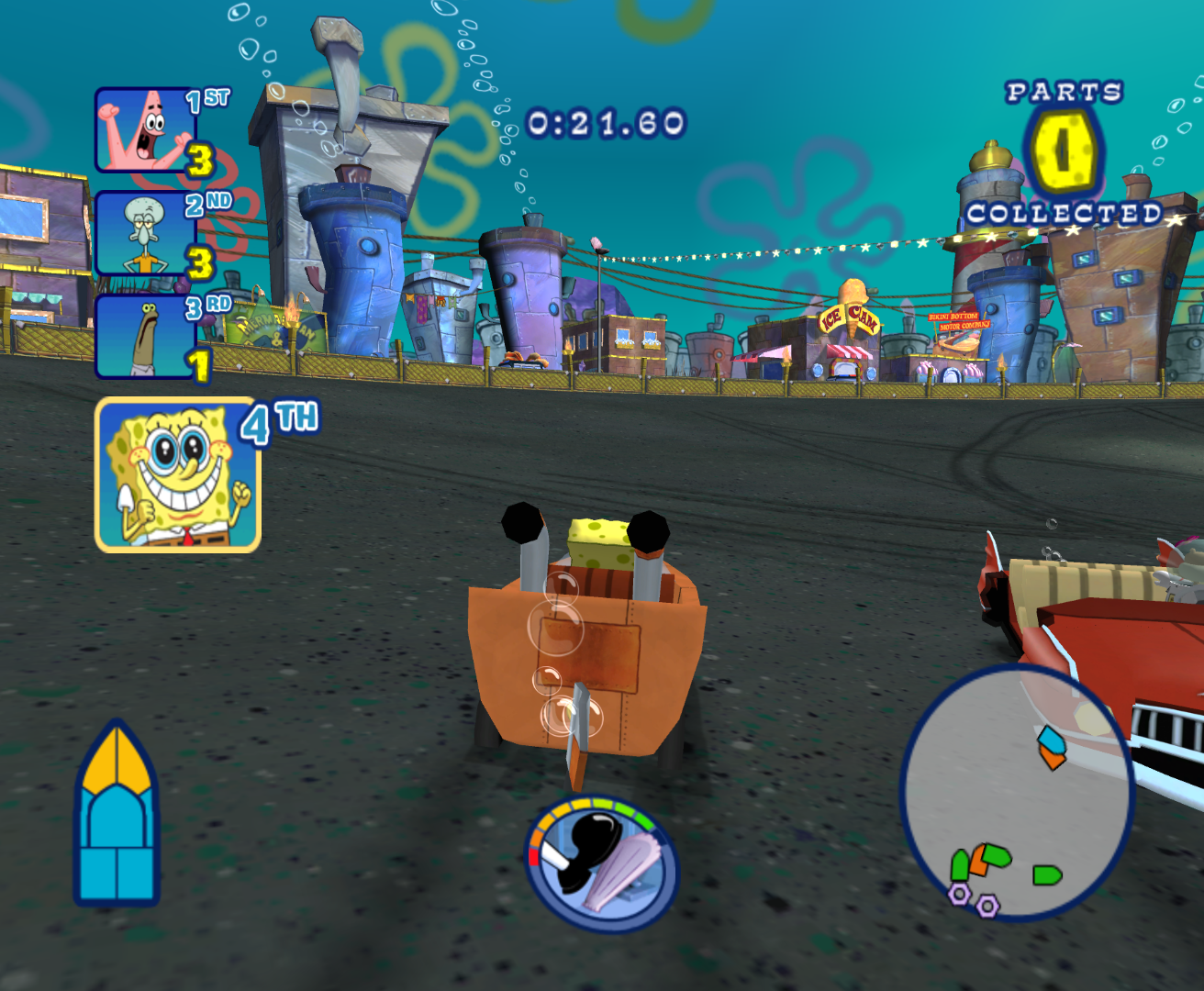The image size is (1204, 991).
Task: Click the blue boat boost icon
Action: click(117, 815)
